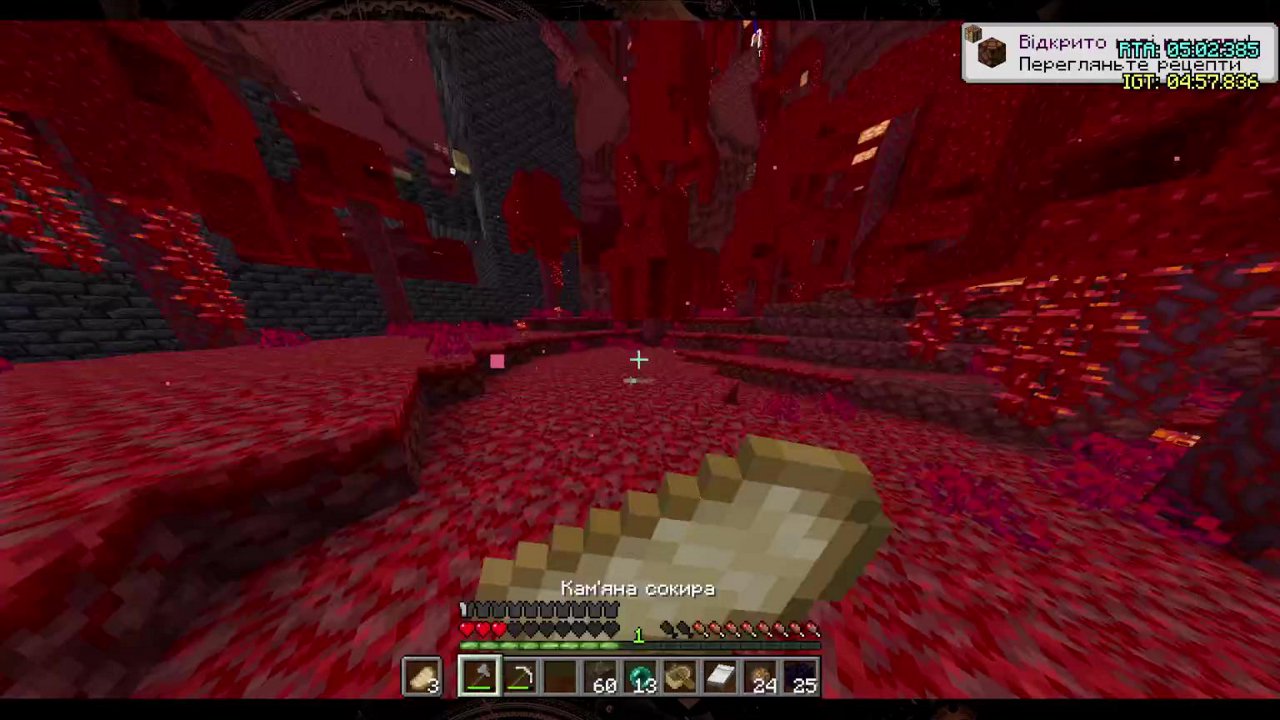The image size is (1280, 720).
Task: Select the stone axe (Кам'яна сокира) in hotbar
Action: [x=478, y=678]
